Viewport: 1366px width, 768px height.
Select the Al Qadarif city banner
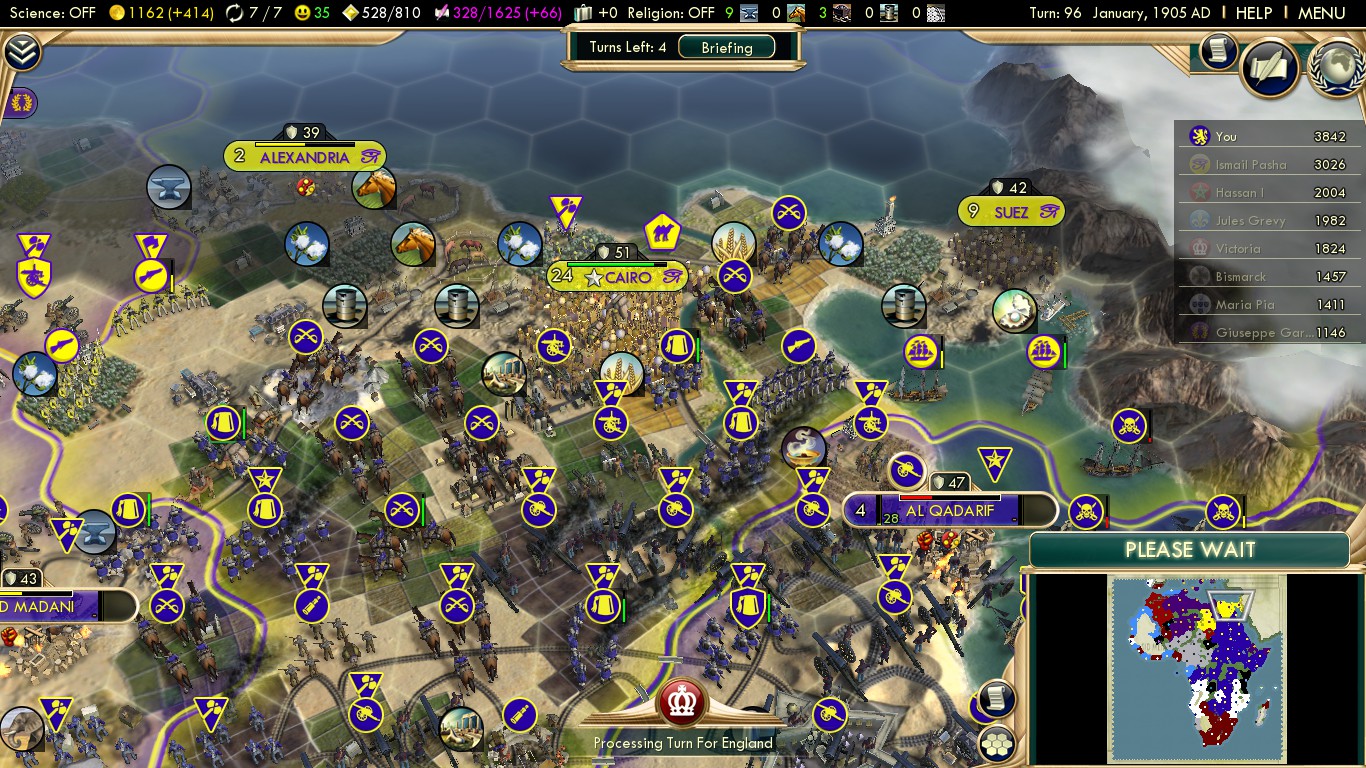(949, 510)
